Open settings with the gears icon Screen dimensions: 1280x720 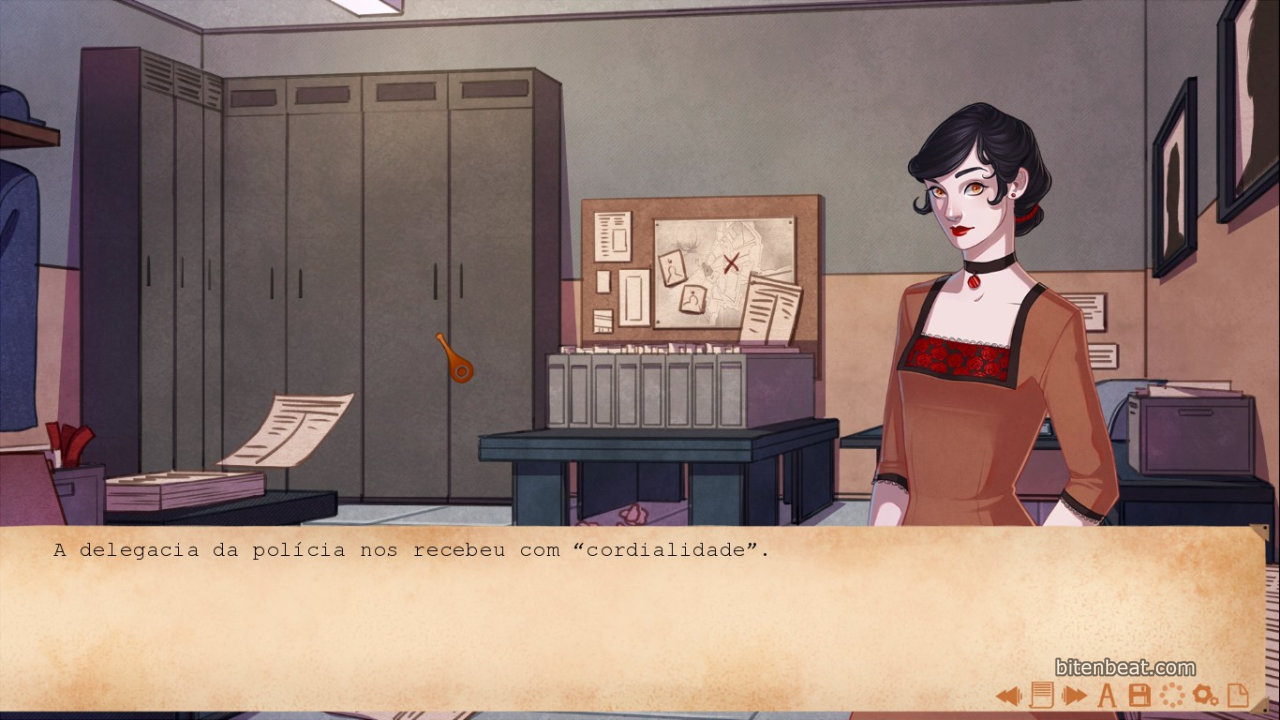(1205, 695)
